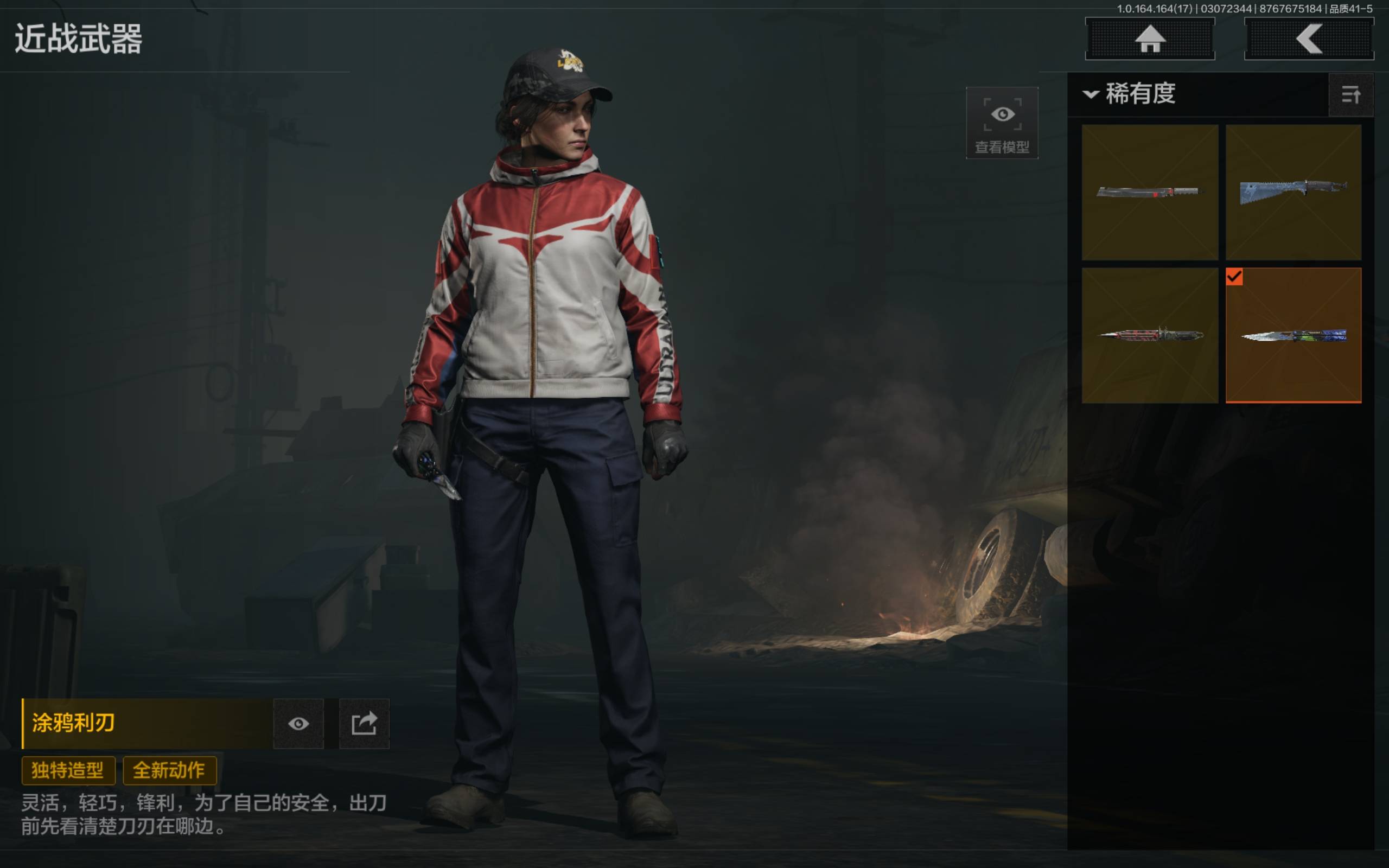
Task: Click the 独特造型 tag
Action: pyautogui.click(x=68, y=770)
